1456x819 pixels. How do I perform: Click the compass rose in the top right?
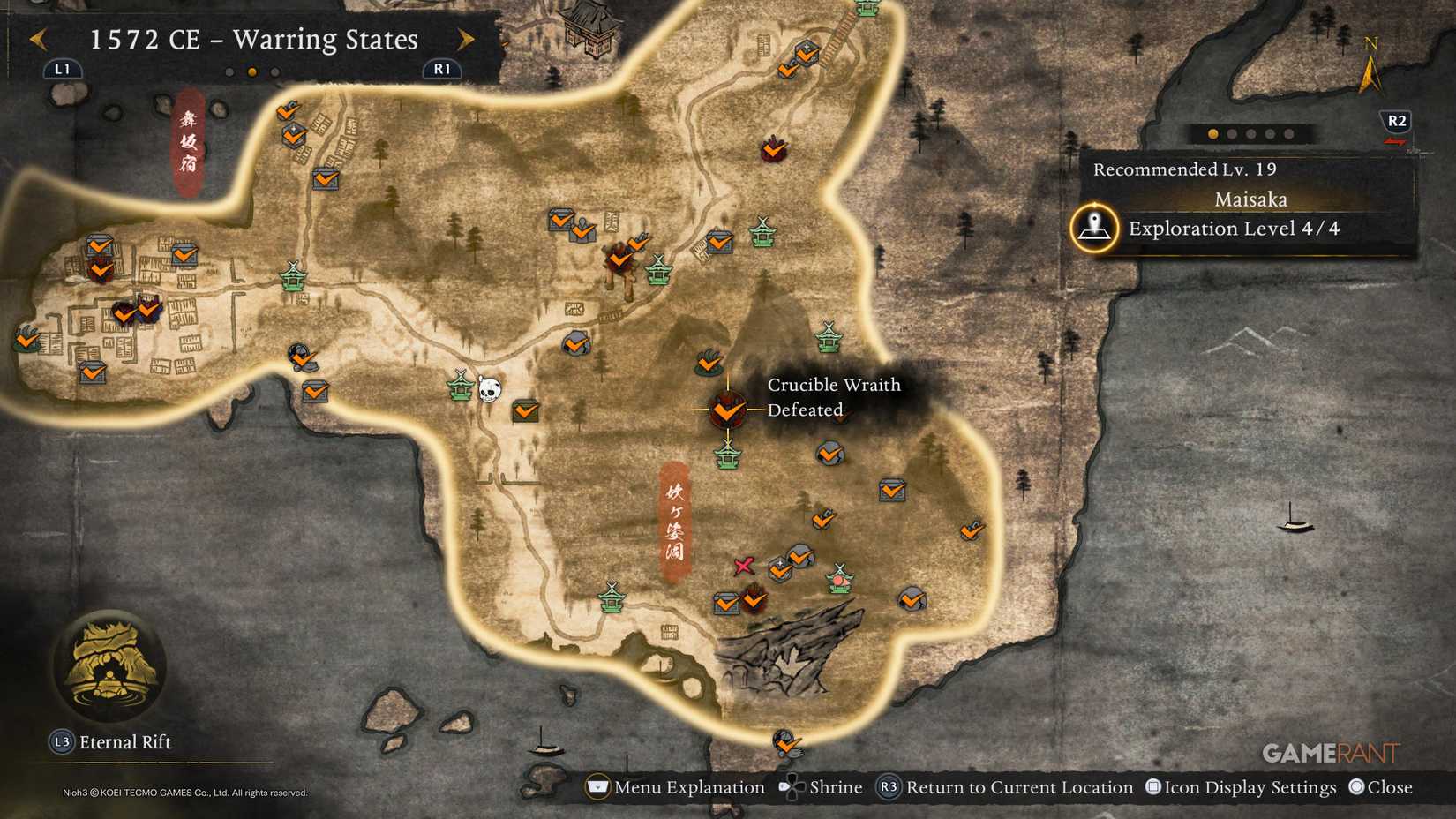(1371, 64)
